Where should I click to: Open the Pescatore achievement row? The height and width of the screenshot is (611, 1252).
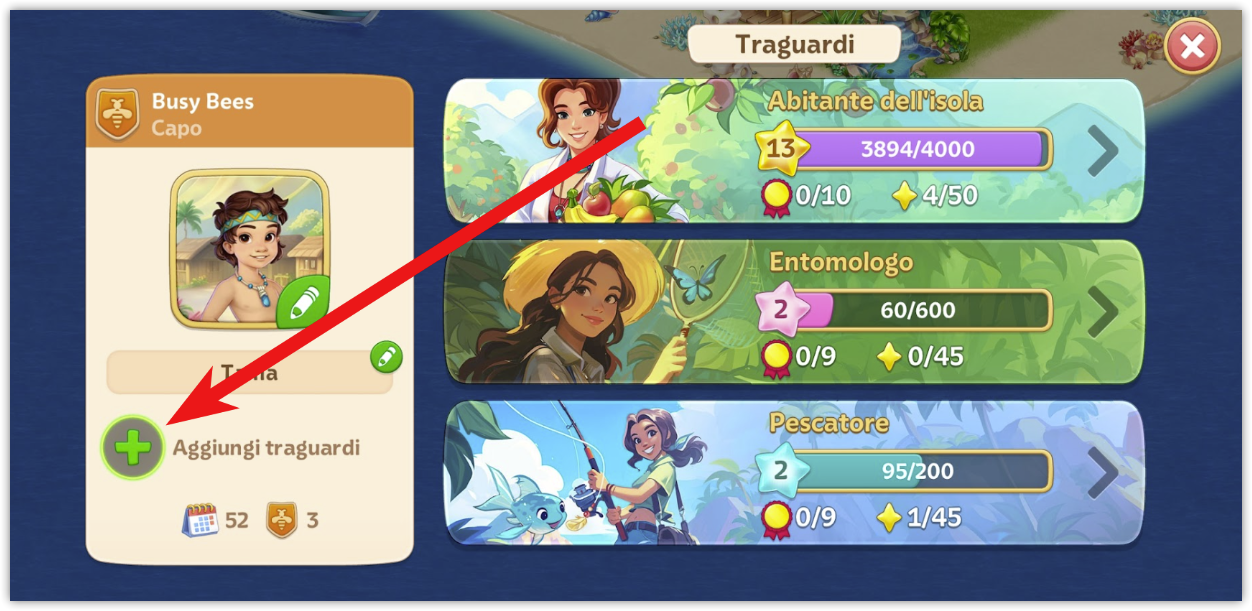(1102, 473)
